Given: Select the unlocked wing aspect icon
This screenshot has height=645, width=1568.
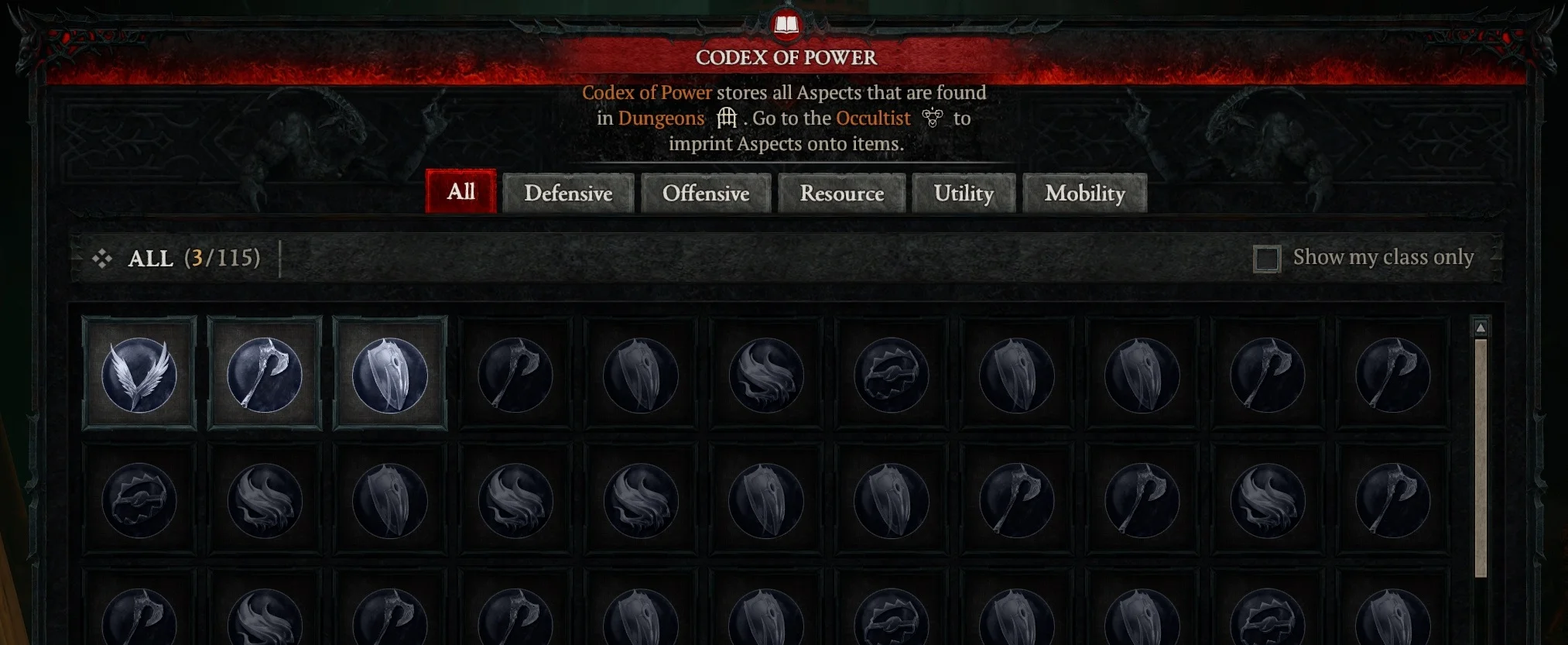Looking at the screenshot, I should (x=138, y=376).
